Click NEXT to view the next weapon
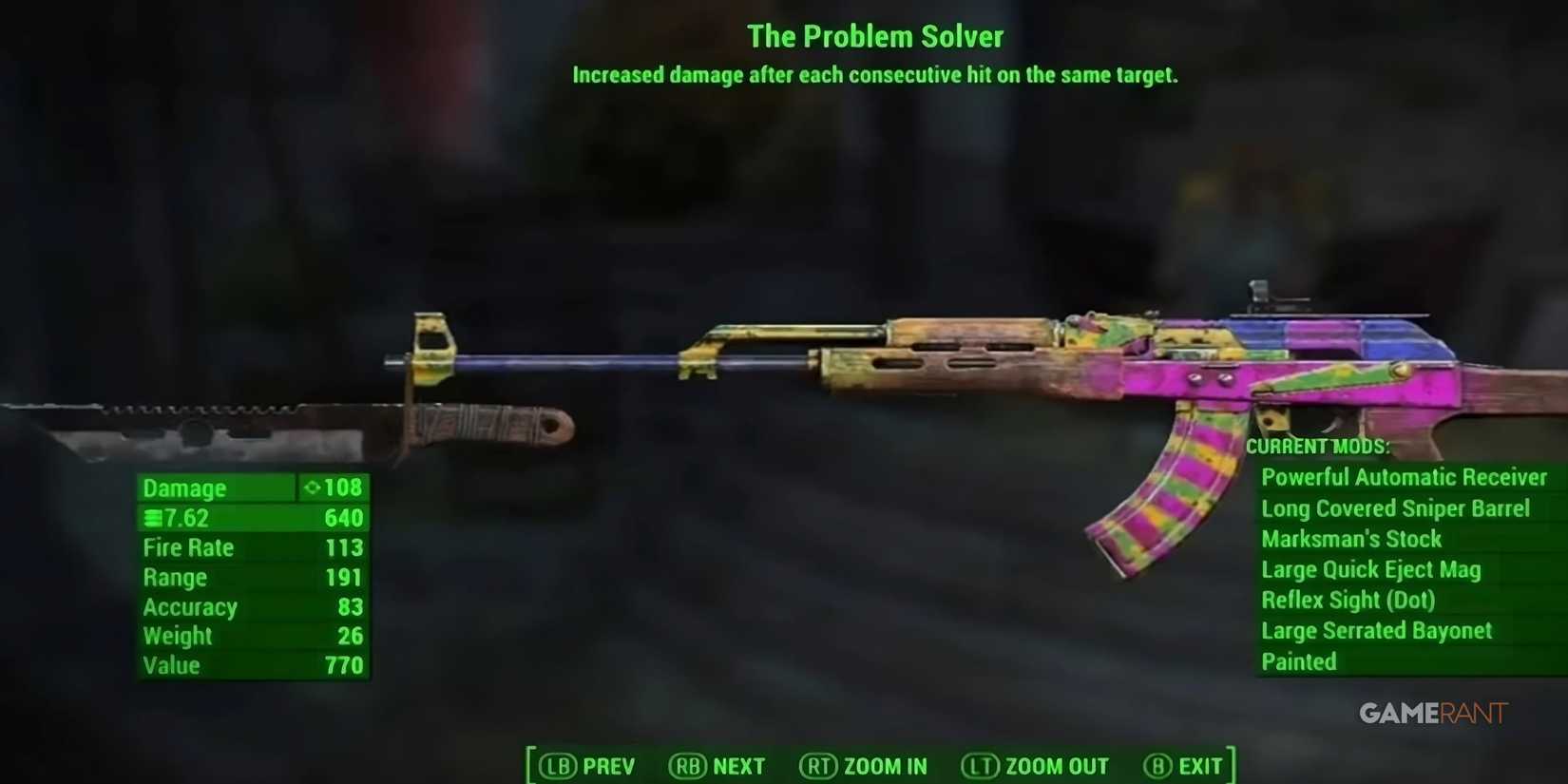The image size is (1568, 784). pyautogui.click(x=740, y=766)
